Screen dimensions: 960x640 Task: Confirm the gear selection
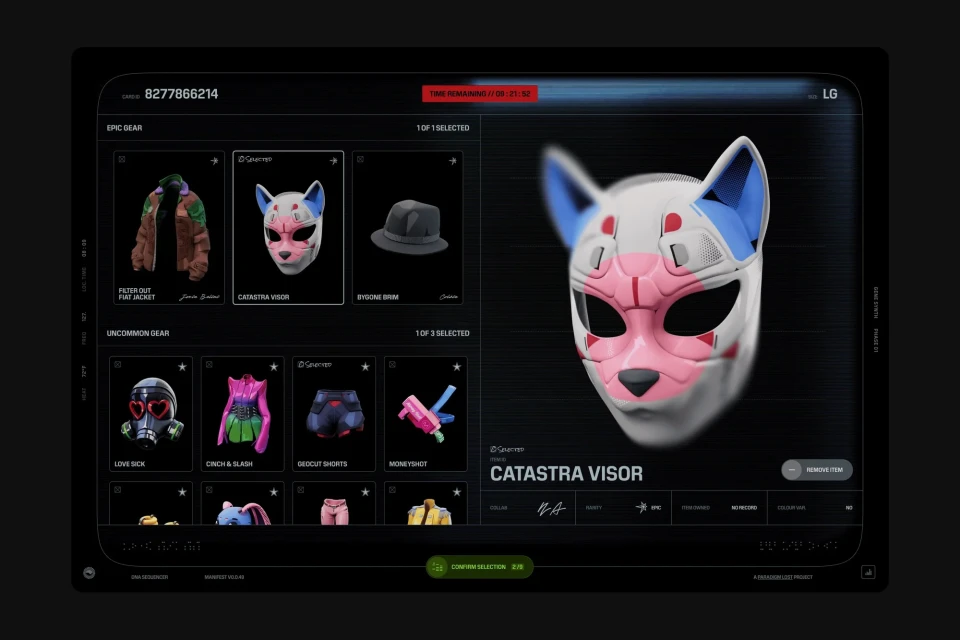pyautogui.click(x=480, y=567)
